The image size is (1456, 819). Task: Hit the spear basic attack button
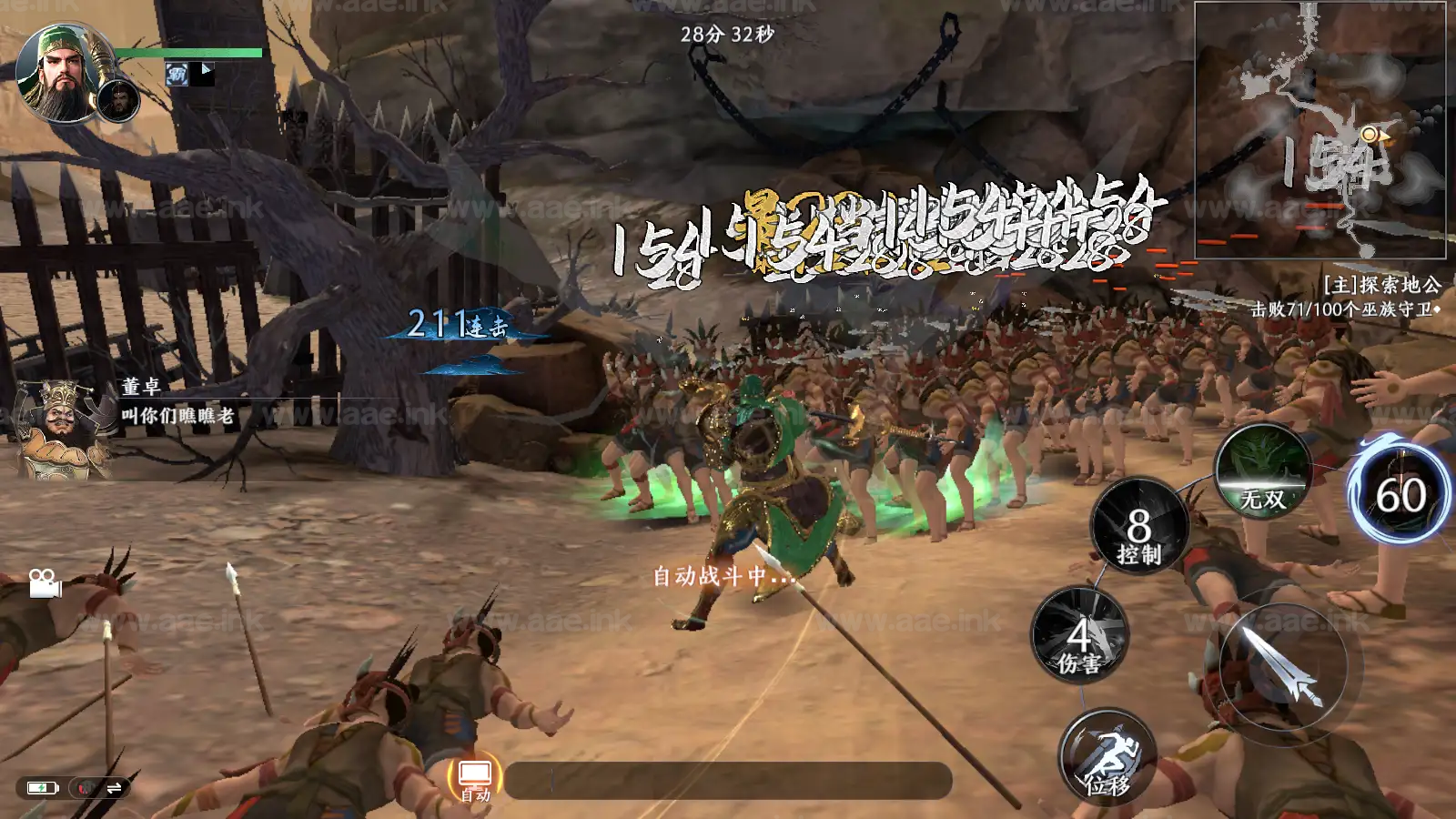coord(1283,666)
